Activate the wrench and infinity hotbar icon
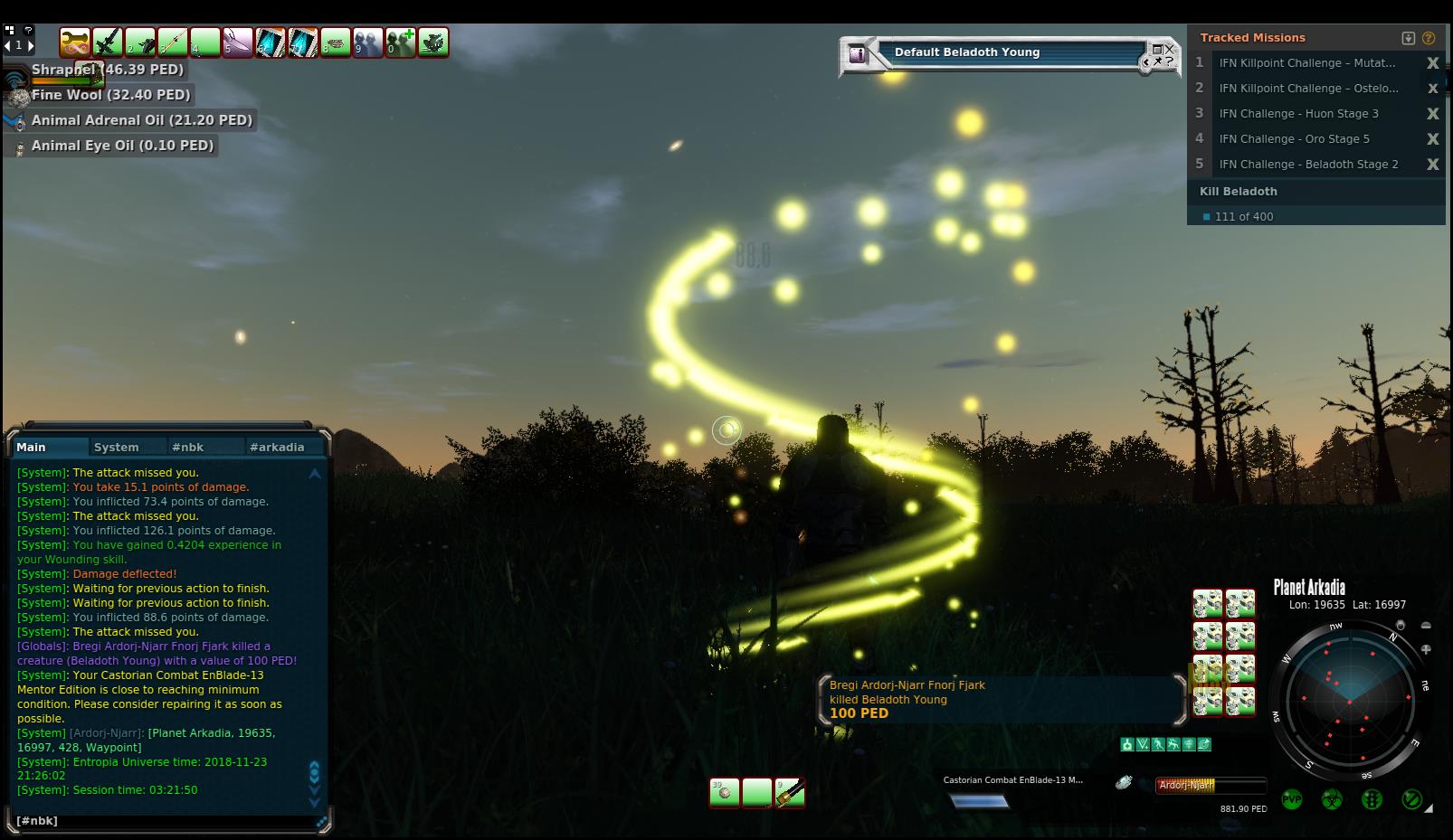Image resolution: width=1453 pixels, height=840 pixels. pos(75,42)
